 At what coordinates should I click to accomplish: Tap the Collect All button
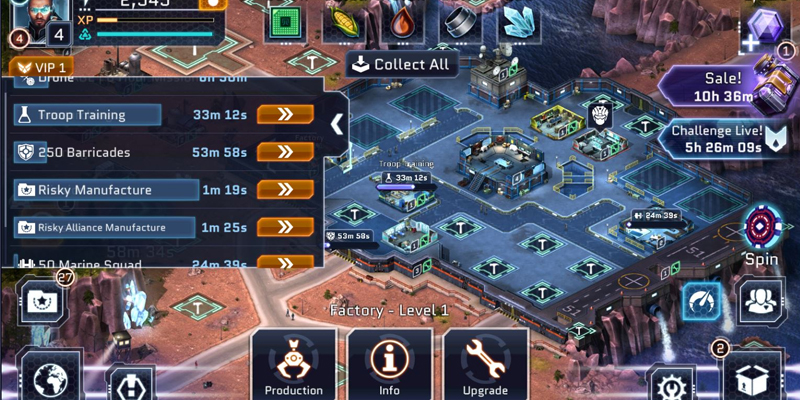click(x=402, y=64)
